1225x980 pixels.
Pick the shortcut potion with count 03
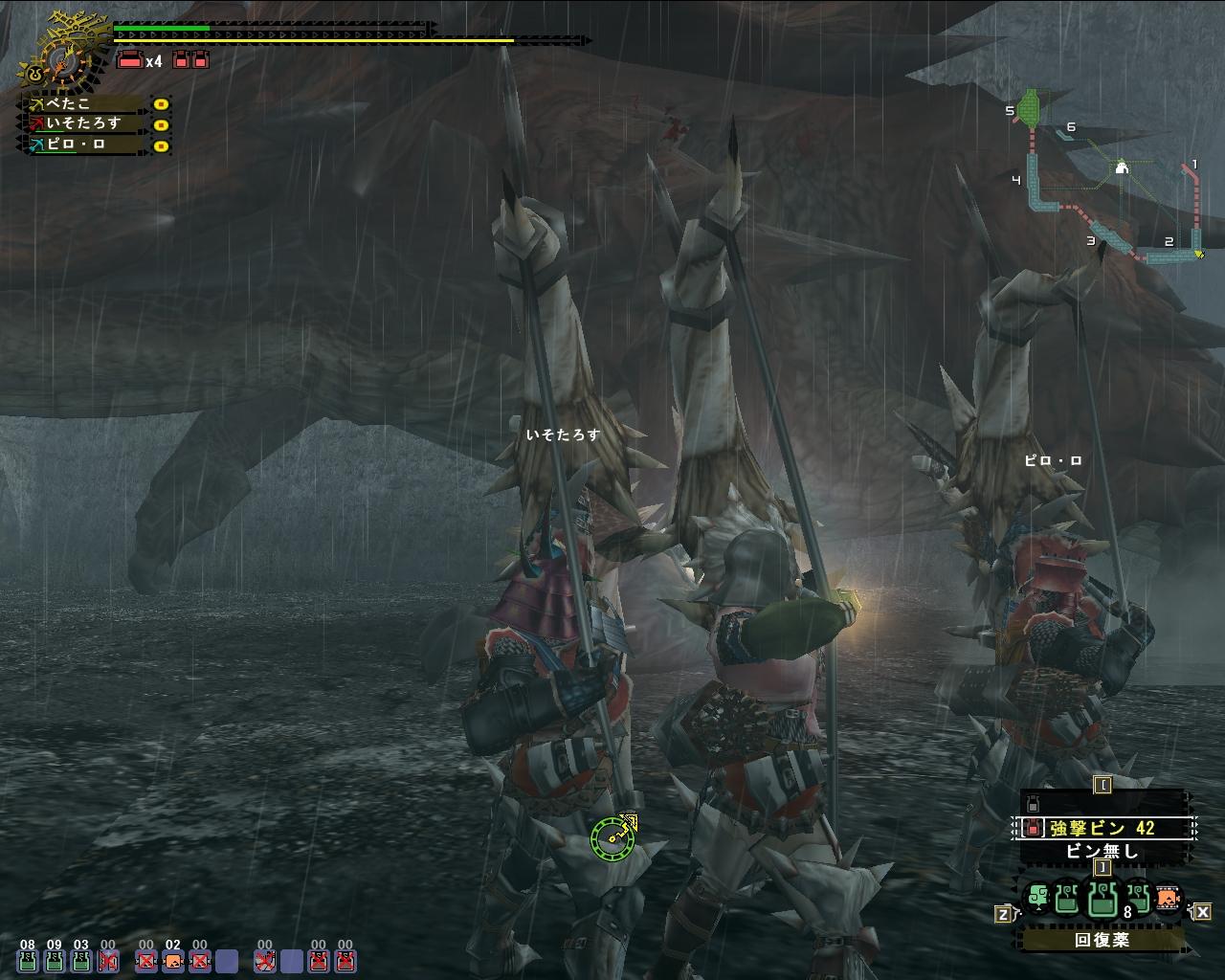pyautogui.click(x=81, y=960)
